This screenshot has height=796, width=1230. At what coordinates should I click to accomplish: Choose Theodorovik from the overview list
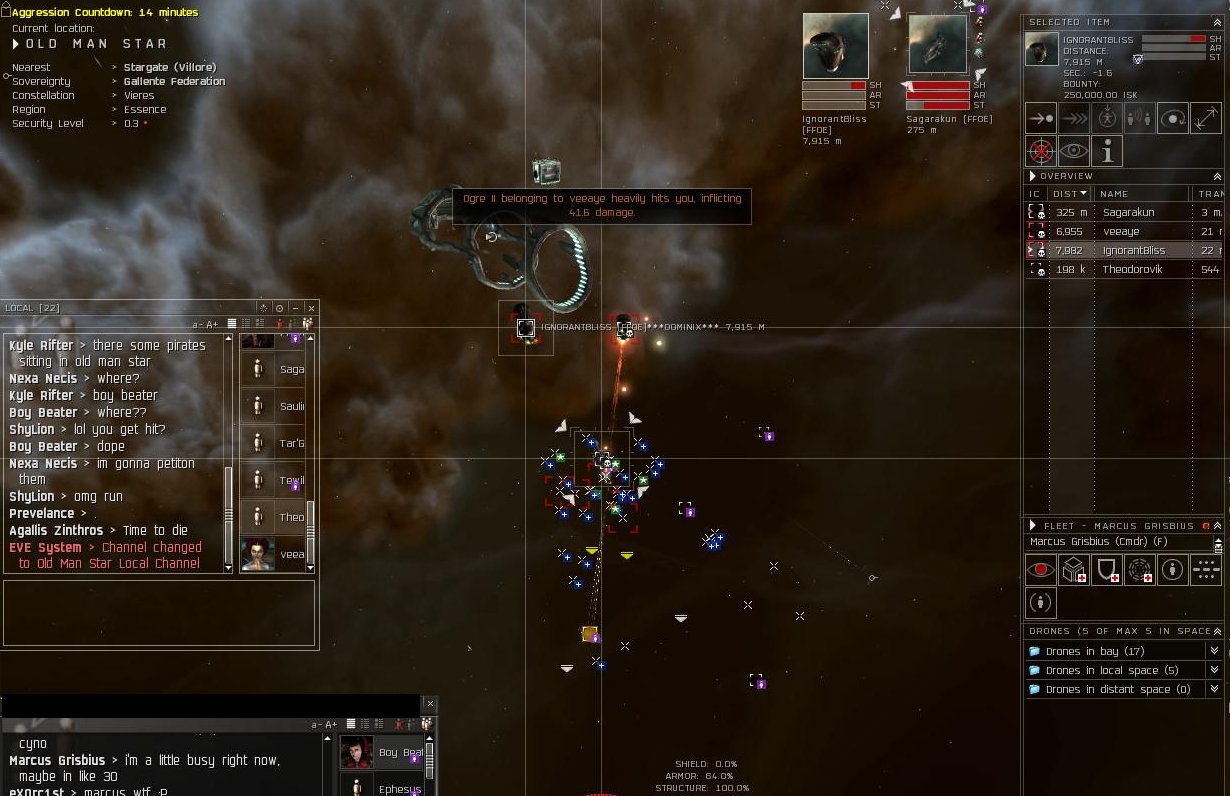1132,269
